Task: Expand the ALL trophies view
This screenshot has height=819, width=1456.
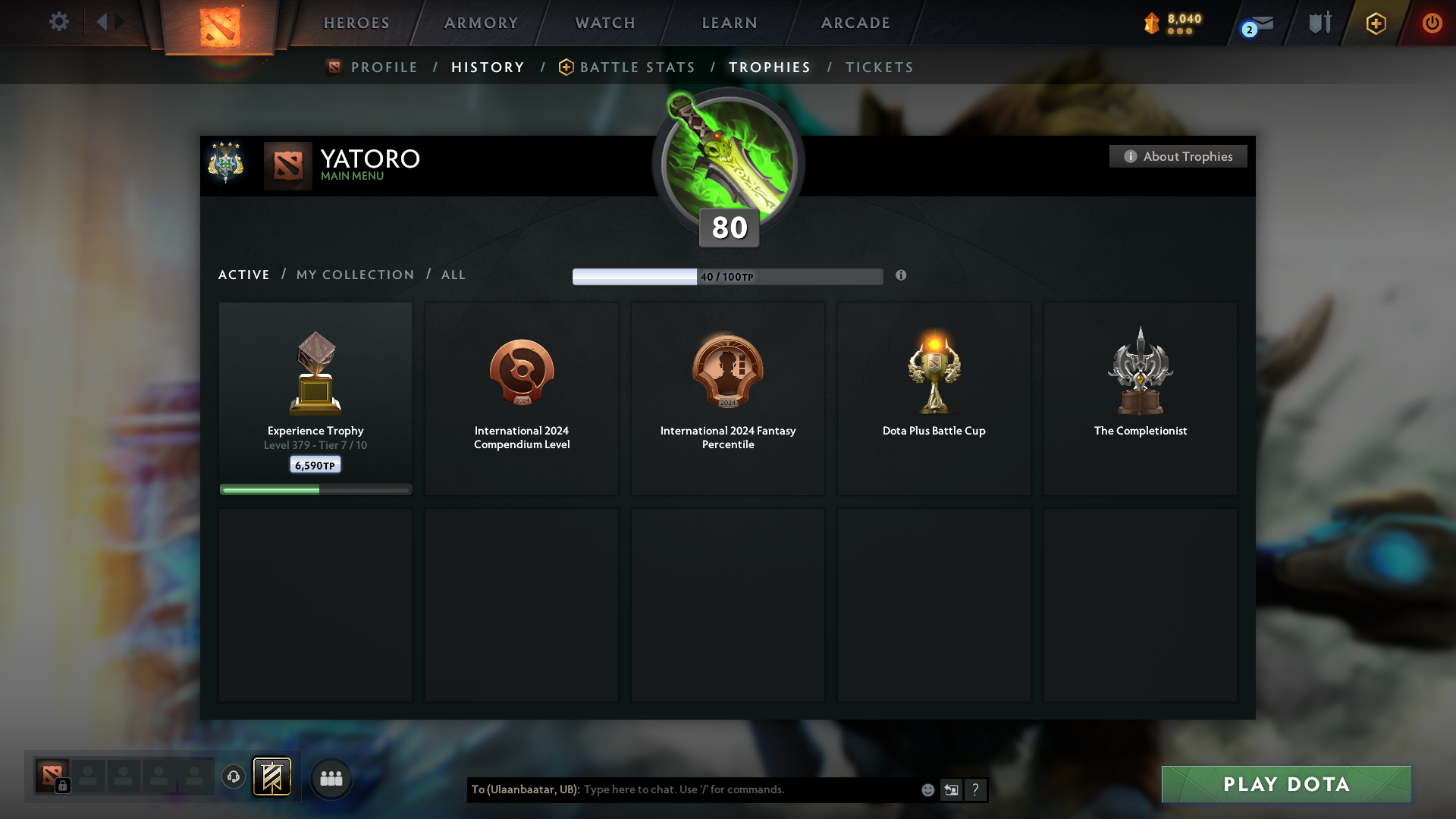Action: tap(453, 275)
